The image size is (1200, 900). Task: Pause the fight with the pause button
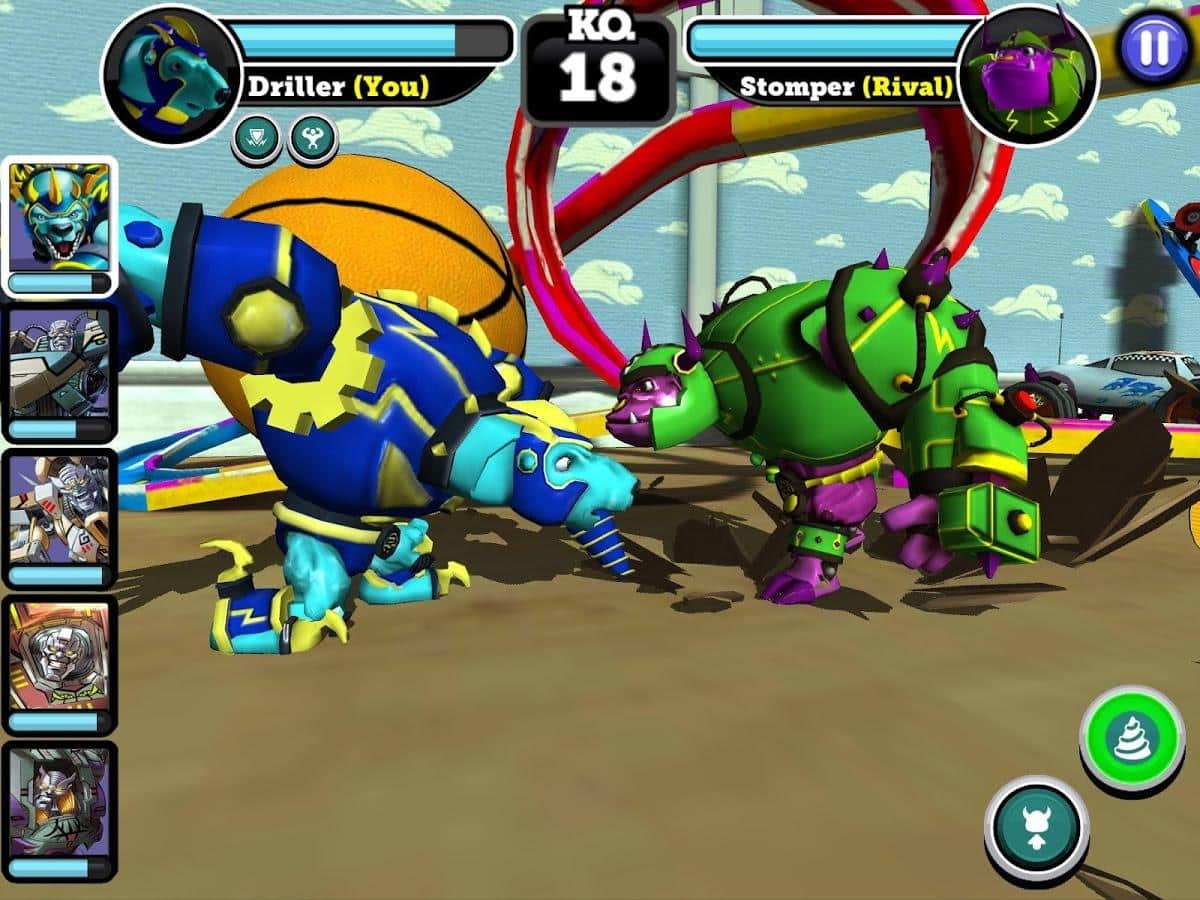coord(1154,47)
